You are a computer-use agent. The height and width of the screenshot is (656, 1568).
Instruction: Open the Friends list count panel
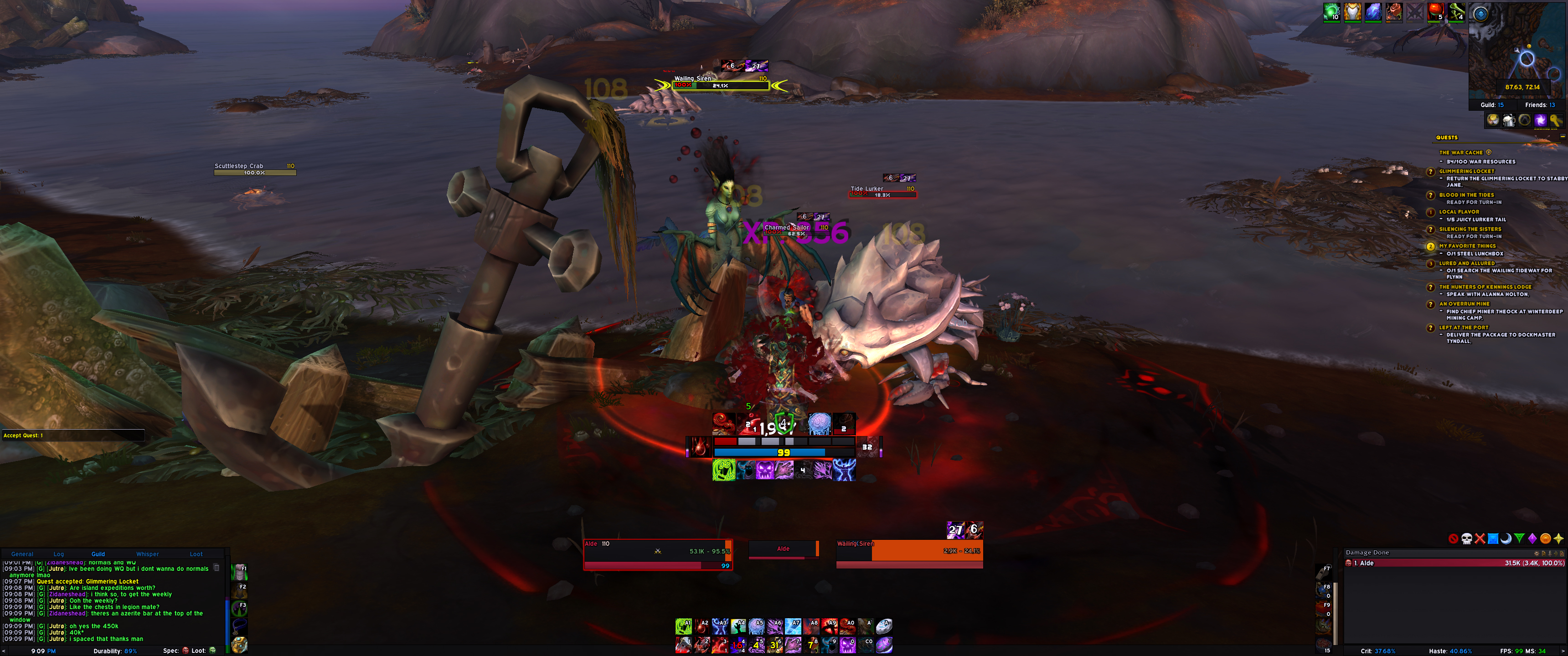click(1539, 105)
